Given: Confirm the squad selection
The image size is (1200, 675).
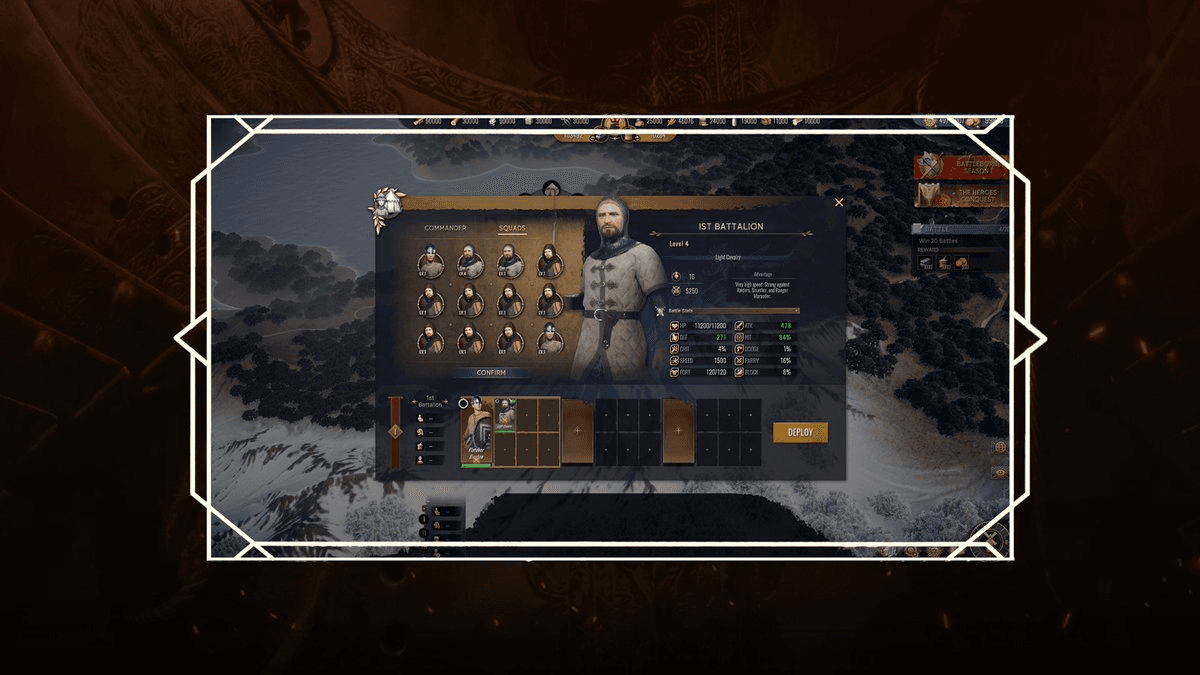Looking at the screenshot, I should [x=477, y=373].
